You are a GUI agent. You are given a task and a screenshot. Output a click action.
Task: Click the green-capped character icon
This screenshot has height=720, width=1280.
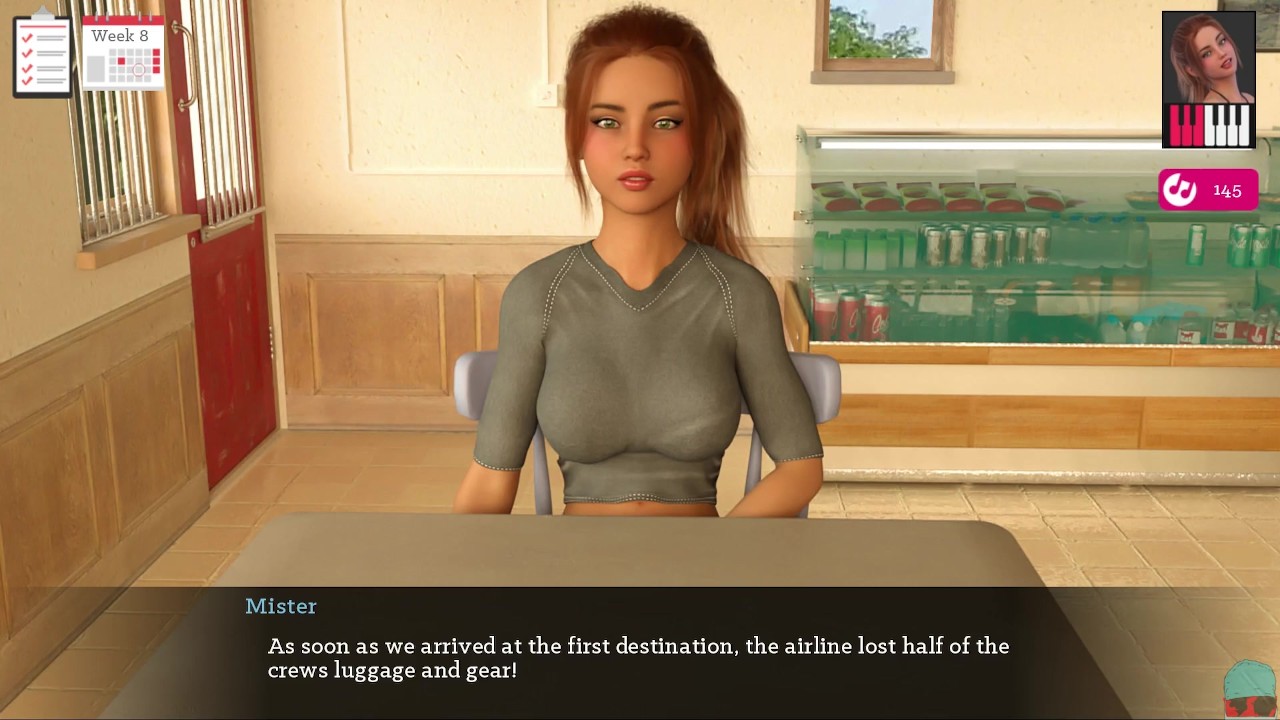click(x=1250, y=690)
